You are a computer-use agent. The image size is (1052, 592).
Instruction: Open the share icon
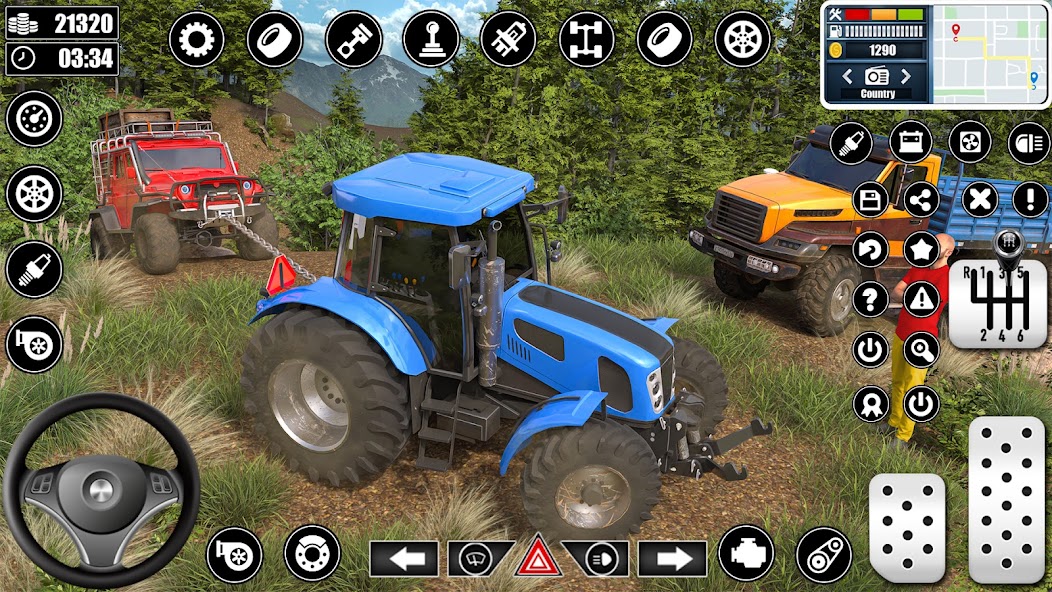(921, 199)
